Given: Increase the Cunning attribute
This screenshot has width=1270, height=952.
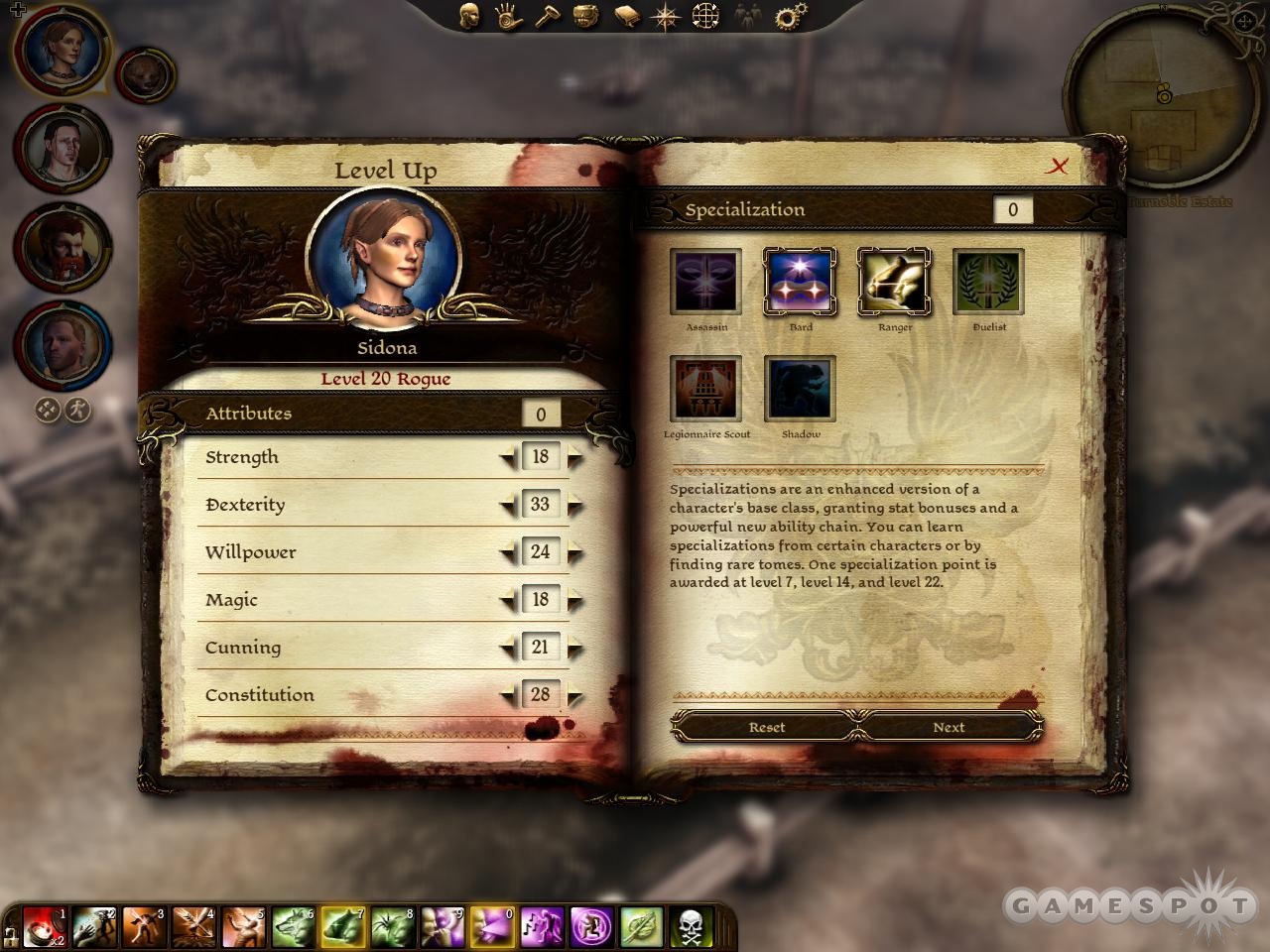Looking at the screenshot, I should point(574,649).
